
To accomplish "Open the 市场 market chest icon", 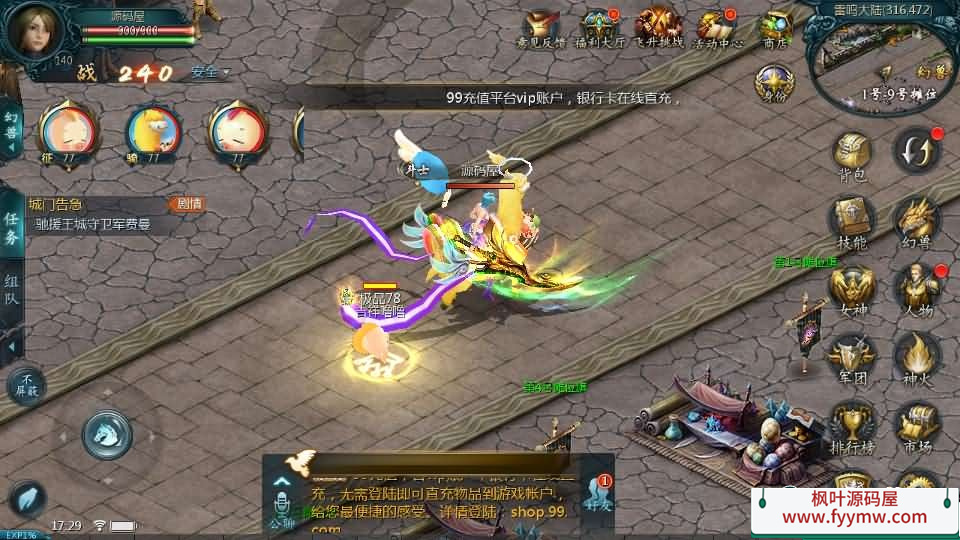I will 916,425.
